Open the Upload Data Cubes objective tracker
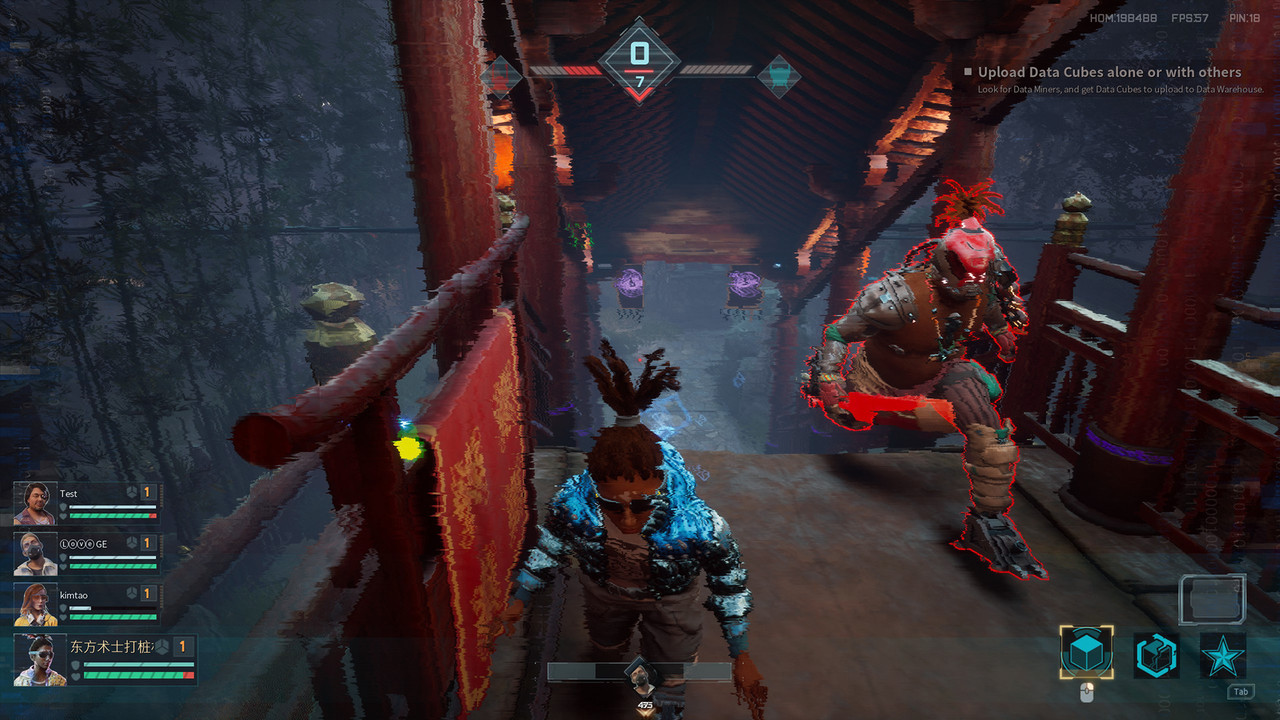 coord(1109,72)
